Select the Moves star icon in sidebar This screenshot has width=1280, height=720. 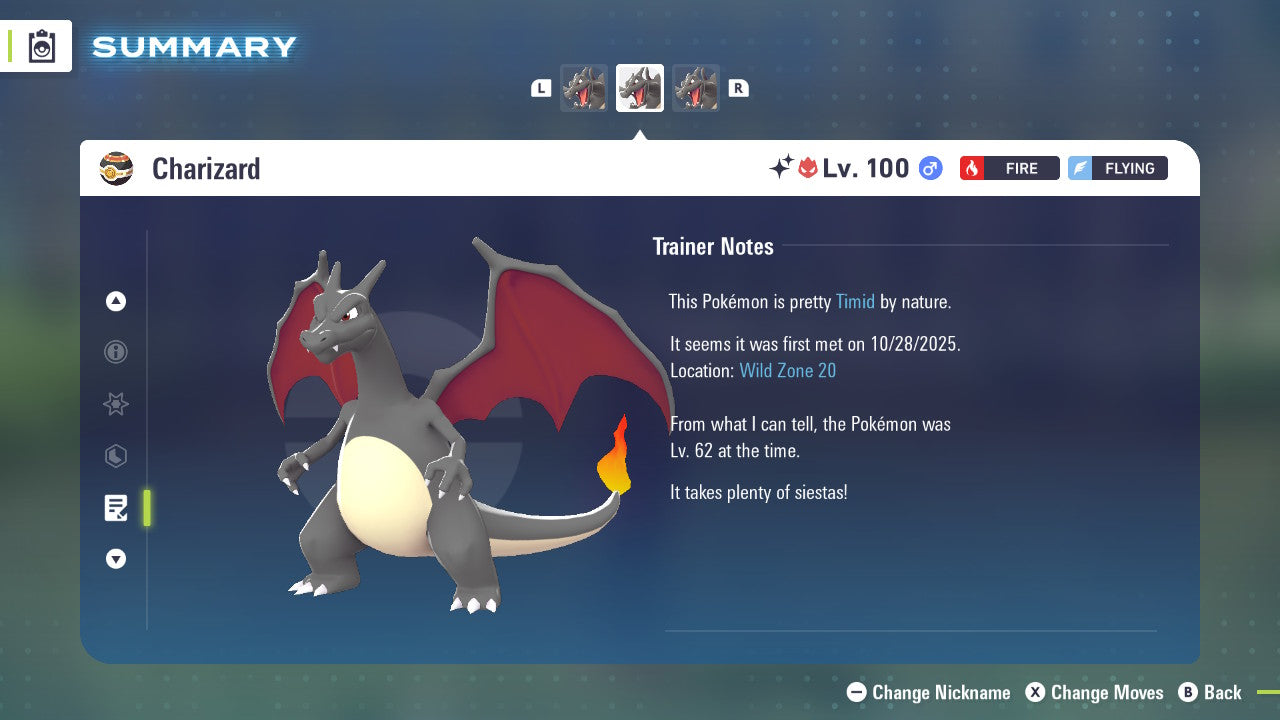pyautogui.click(x=115, y=404)
